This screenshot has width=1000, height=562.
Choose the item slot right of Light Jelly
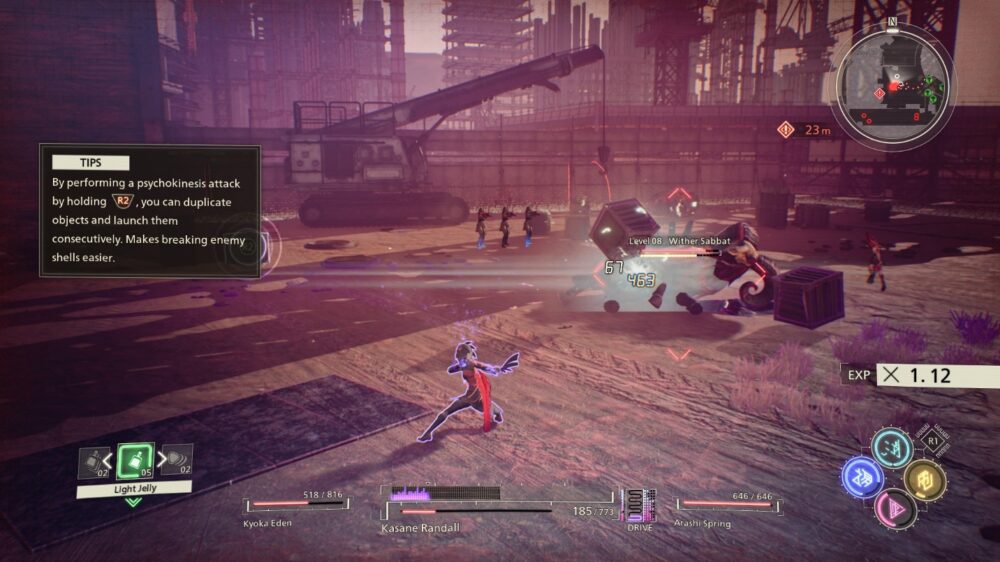click(178, 462)
